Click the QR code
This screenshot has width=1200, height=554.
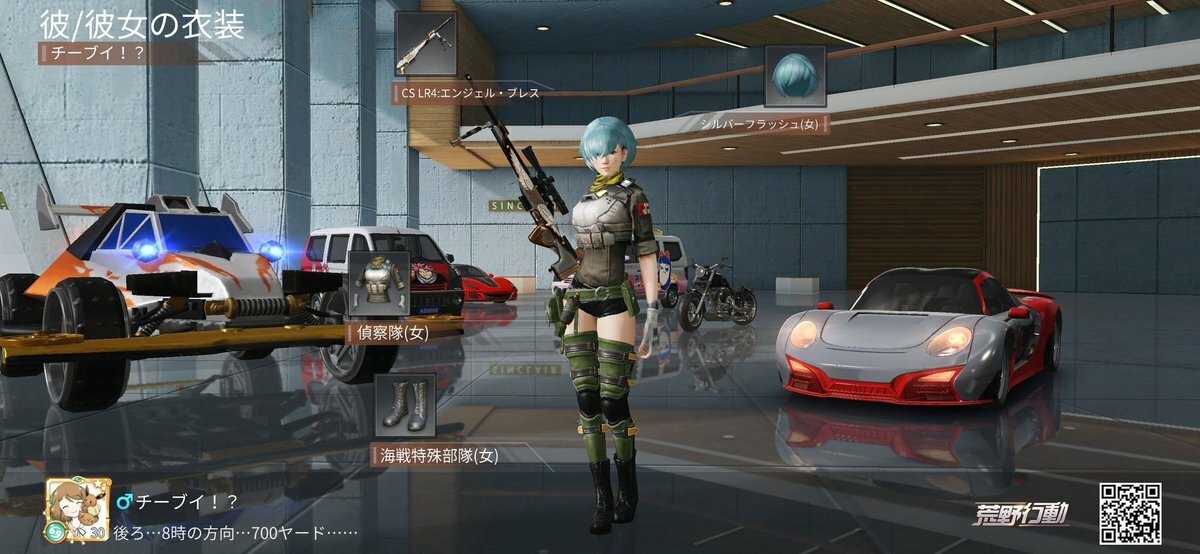click(x=1130, y=513)
